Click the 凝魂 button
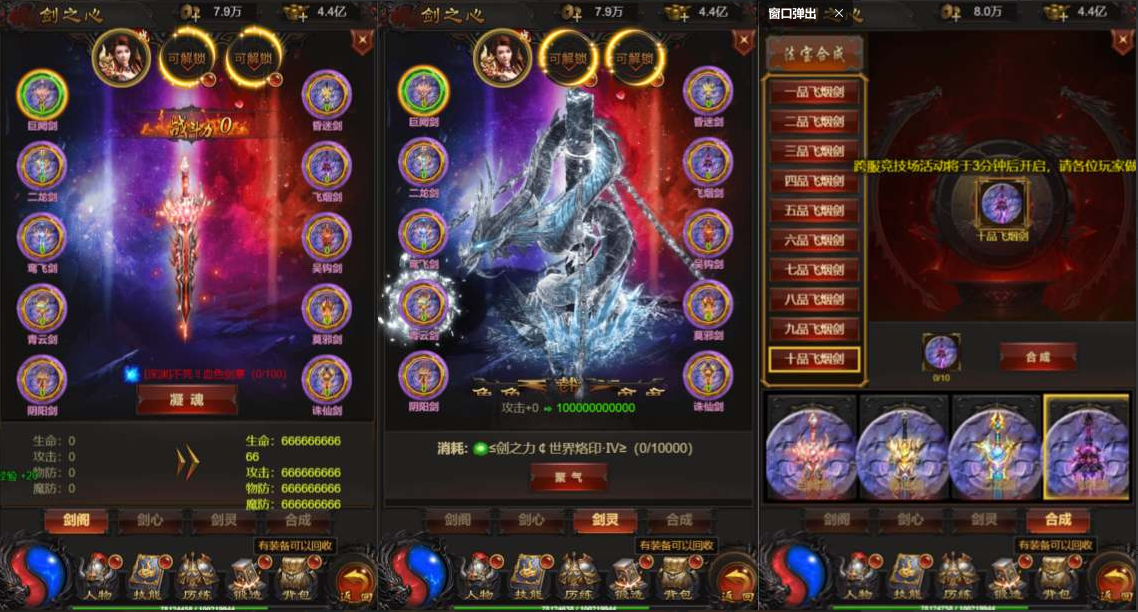The image size is (1138, 612). point(187,399)
